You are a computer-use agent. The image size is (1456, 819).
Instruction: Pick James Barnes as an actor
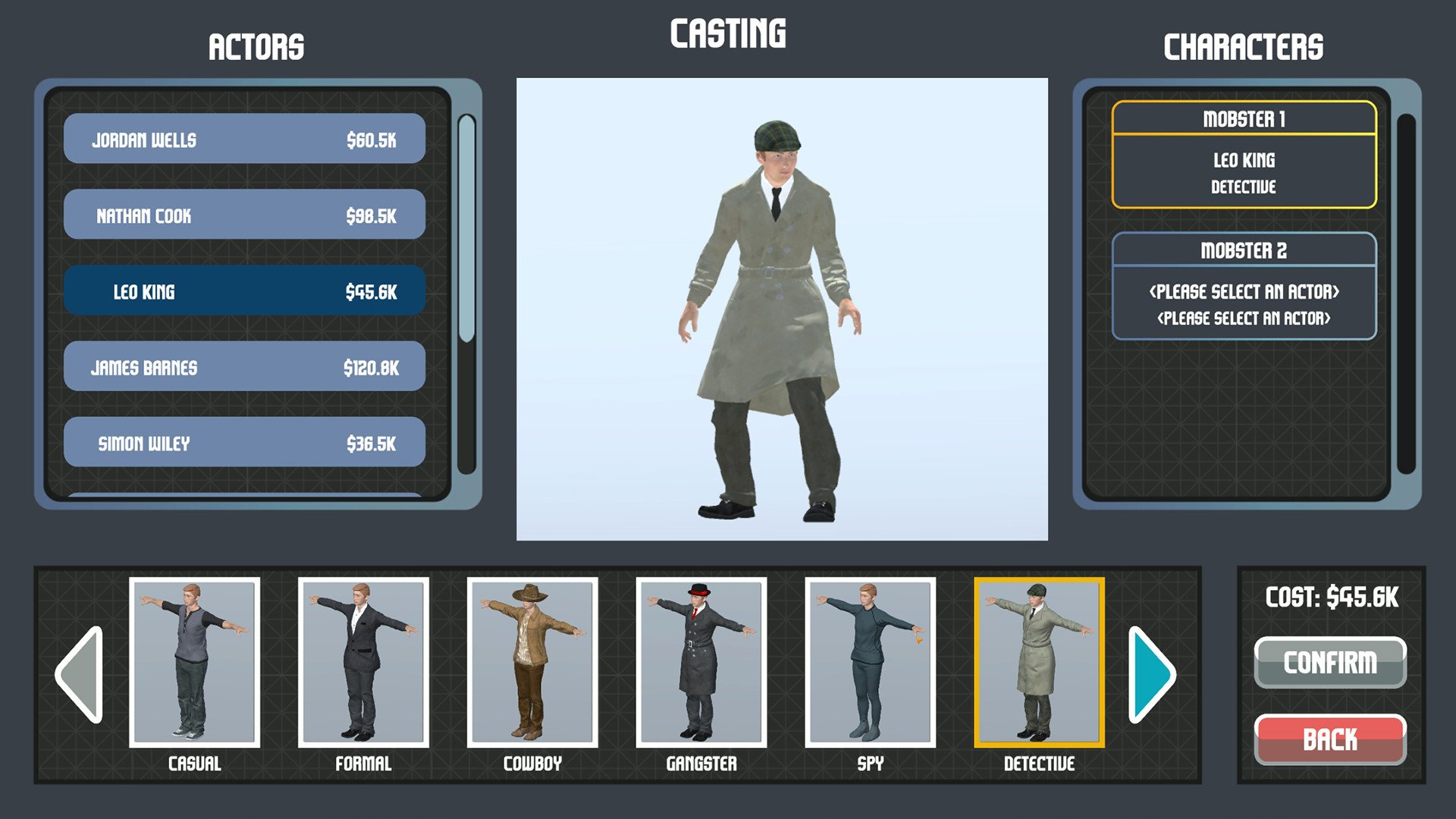tap(244, 367)
